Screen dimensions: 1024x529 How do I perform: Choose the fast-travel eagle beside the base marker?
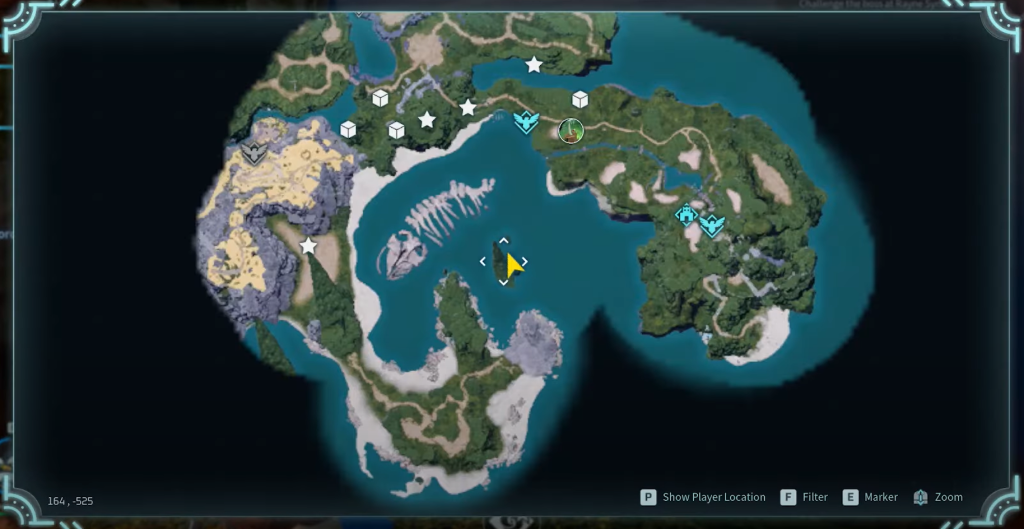(711, 226)
